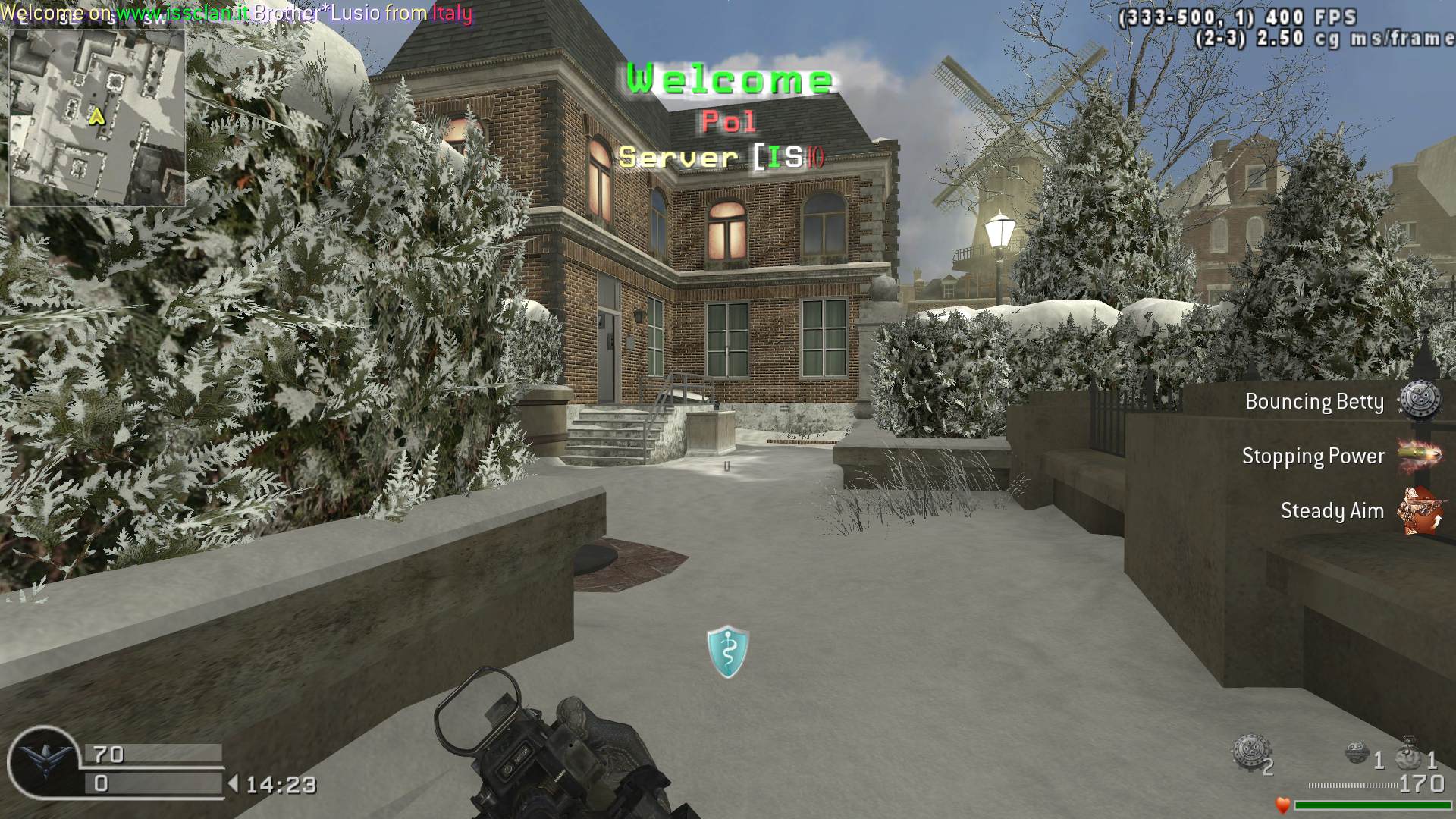This screenshot has height=819, width=1456.
Task: Select the Stopping Power perk icon
Action: click(x=1419, y=455)
